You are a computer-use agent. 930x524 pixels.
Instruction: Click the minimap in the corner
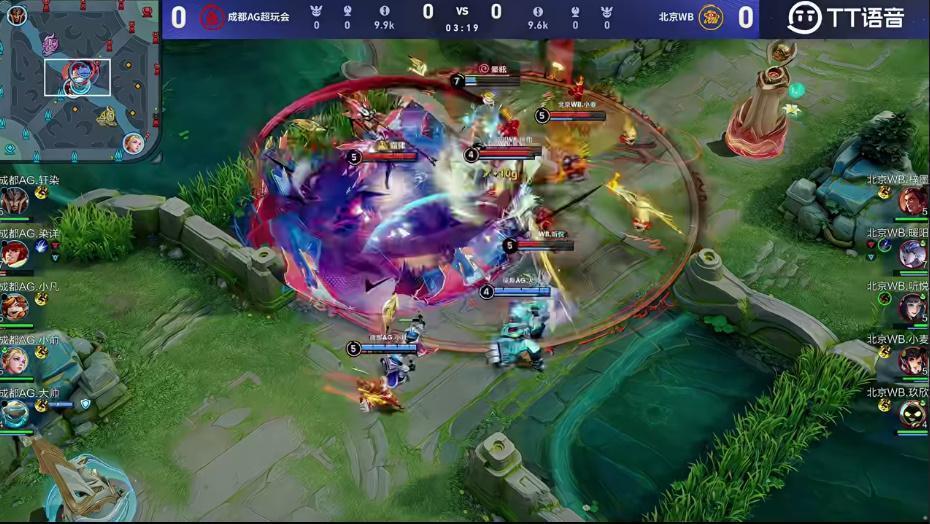[x=80, y=80]
